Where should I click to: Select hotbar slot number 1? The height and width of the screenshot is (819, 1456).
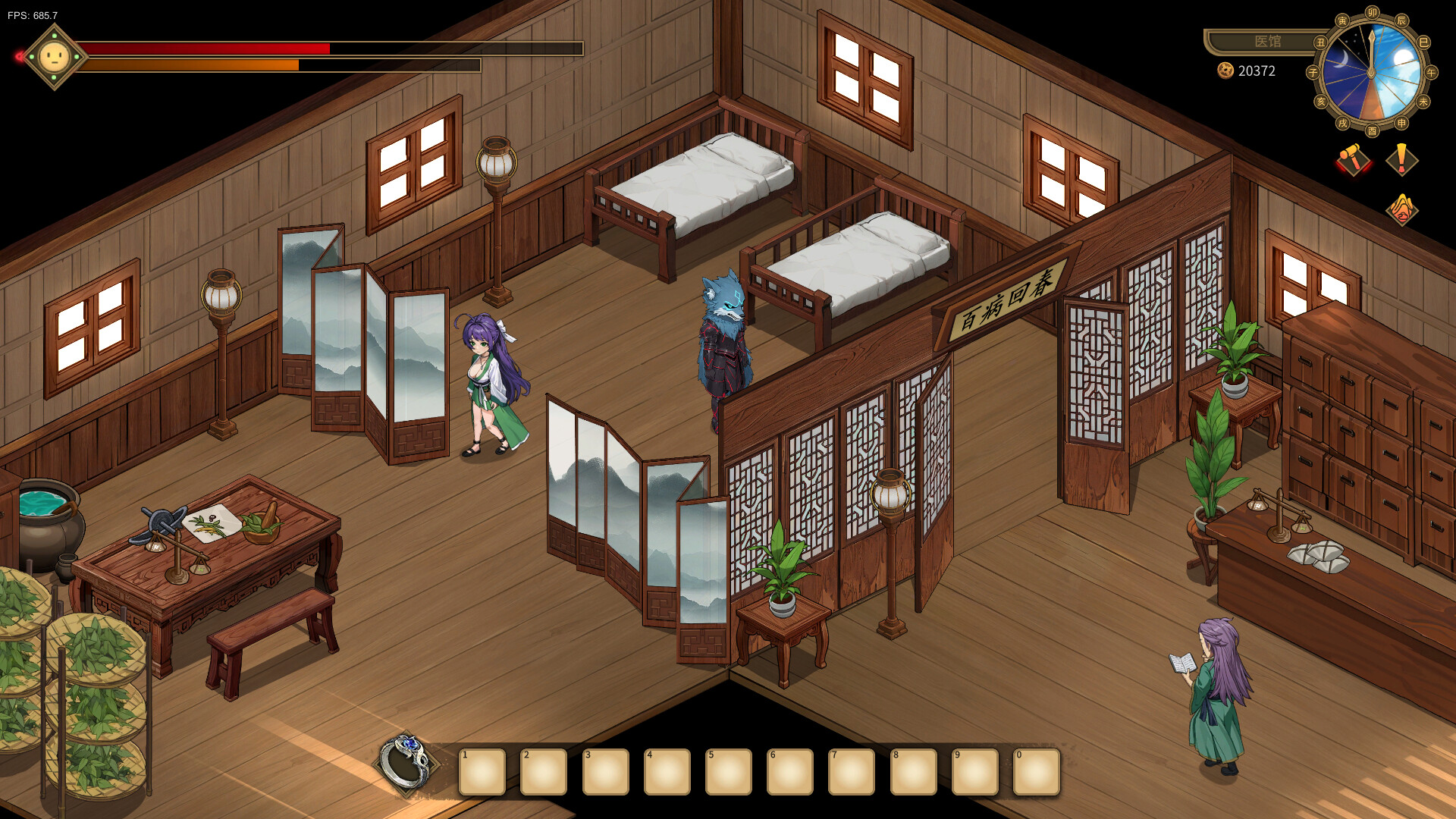tap(482, 772)
